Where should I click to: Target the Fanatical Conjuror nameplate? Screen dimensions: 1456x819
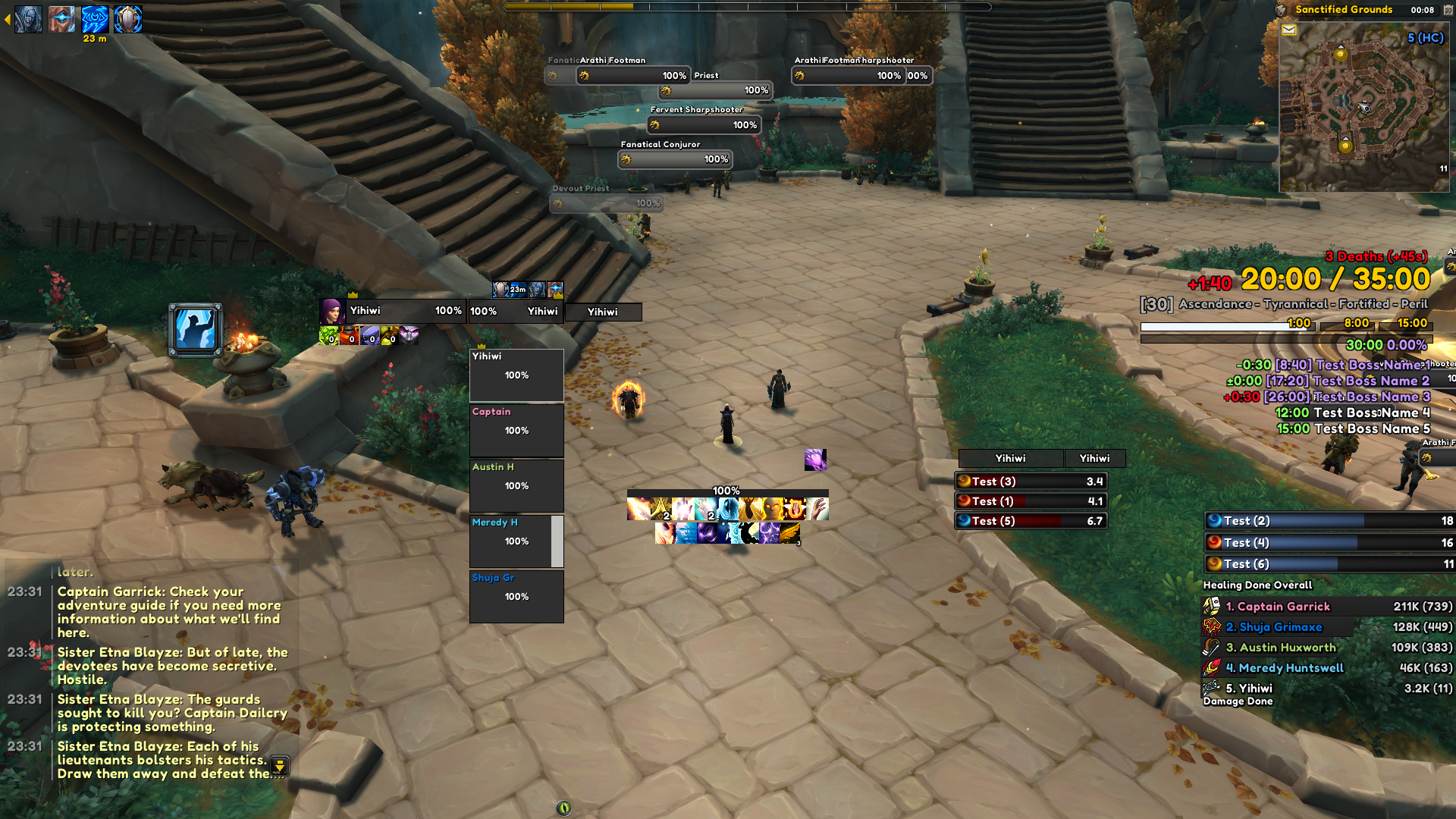675,159
